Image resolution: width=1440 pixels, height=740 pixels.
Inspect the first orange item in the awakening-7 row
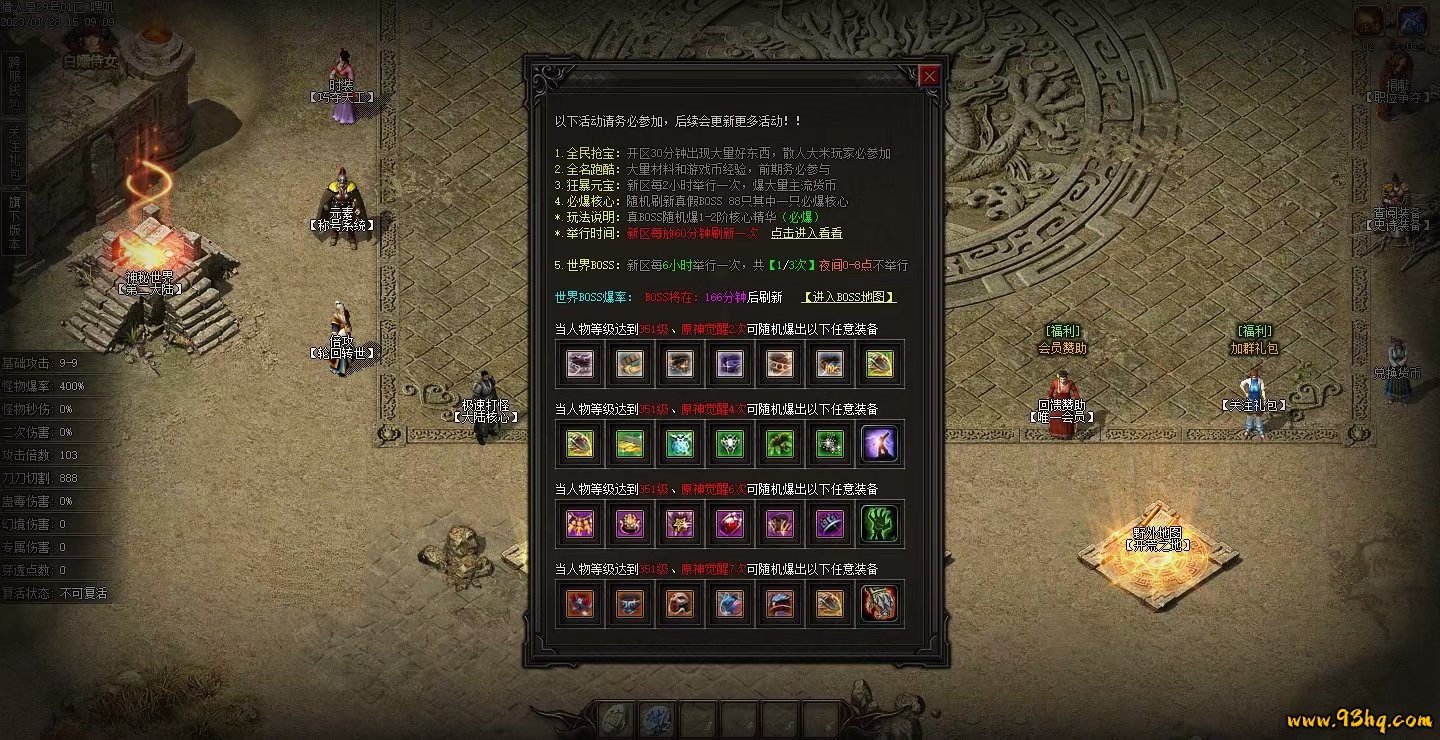point(580,604)
